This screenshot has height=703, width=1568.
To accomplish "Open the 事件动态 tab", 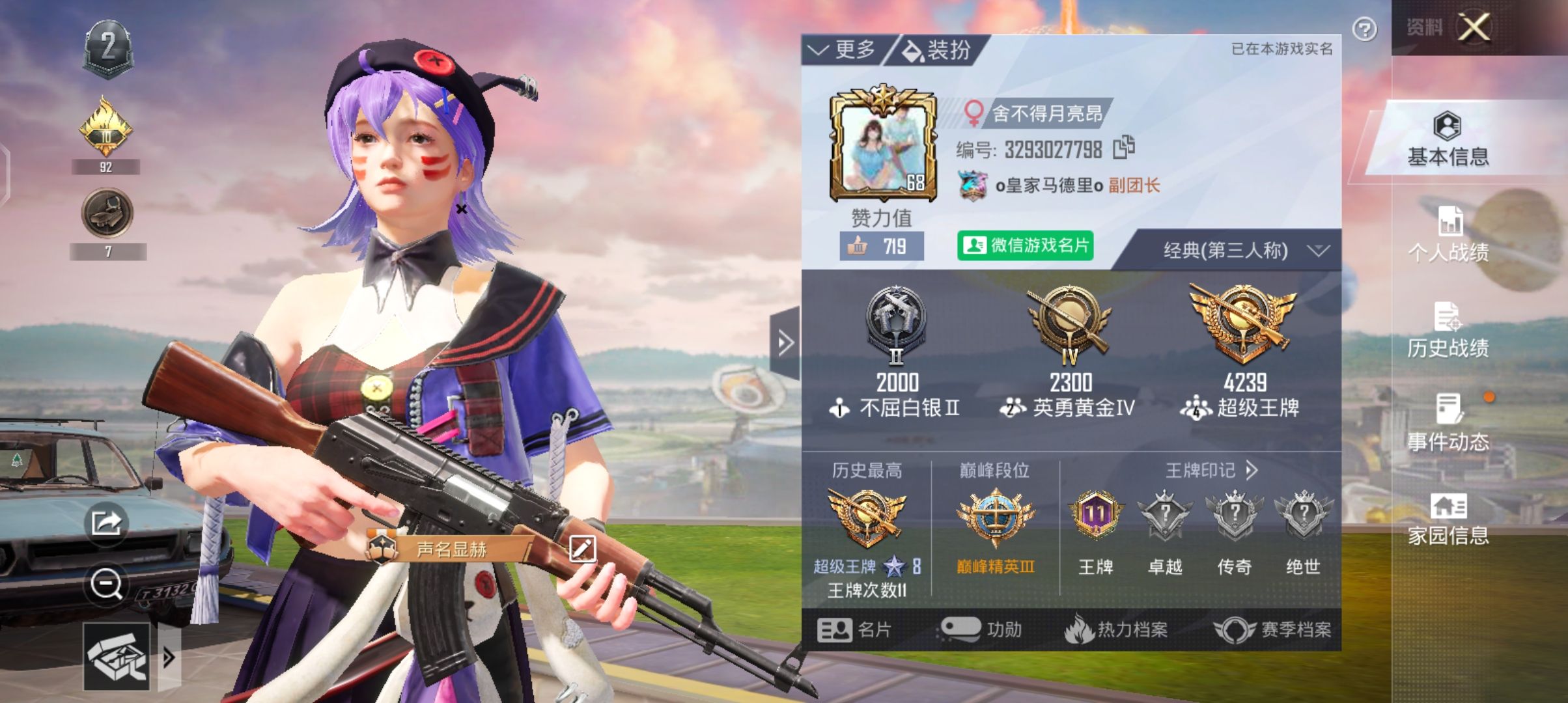I will pyautogui.click(x=1448, y=424).
